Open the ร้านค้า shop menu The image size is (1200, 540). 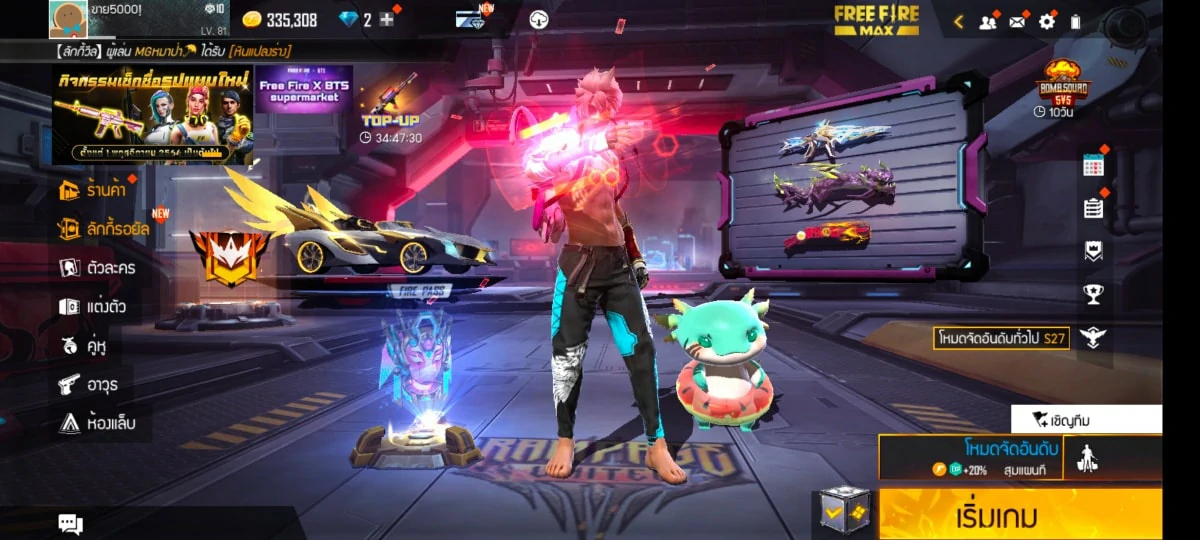[x=98, y=190]
